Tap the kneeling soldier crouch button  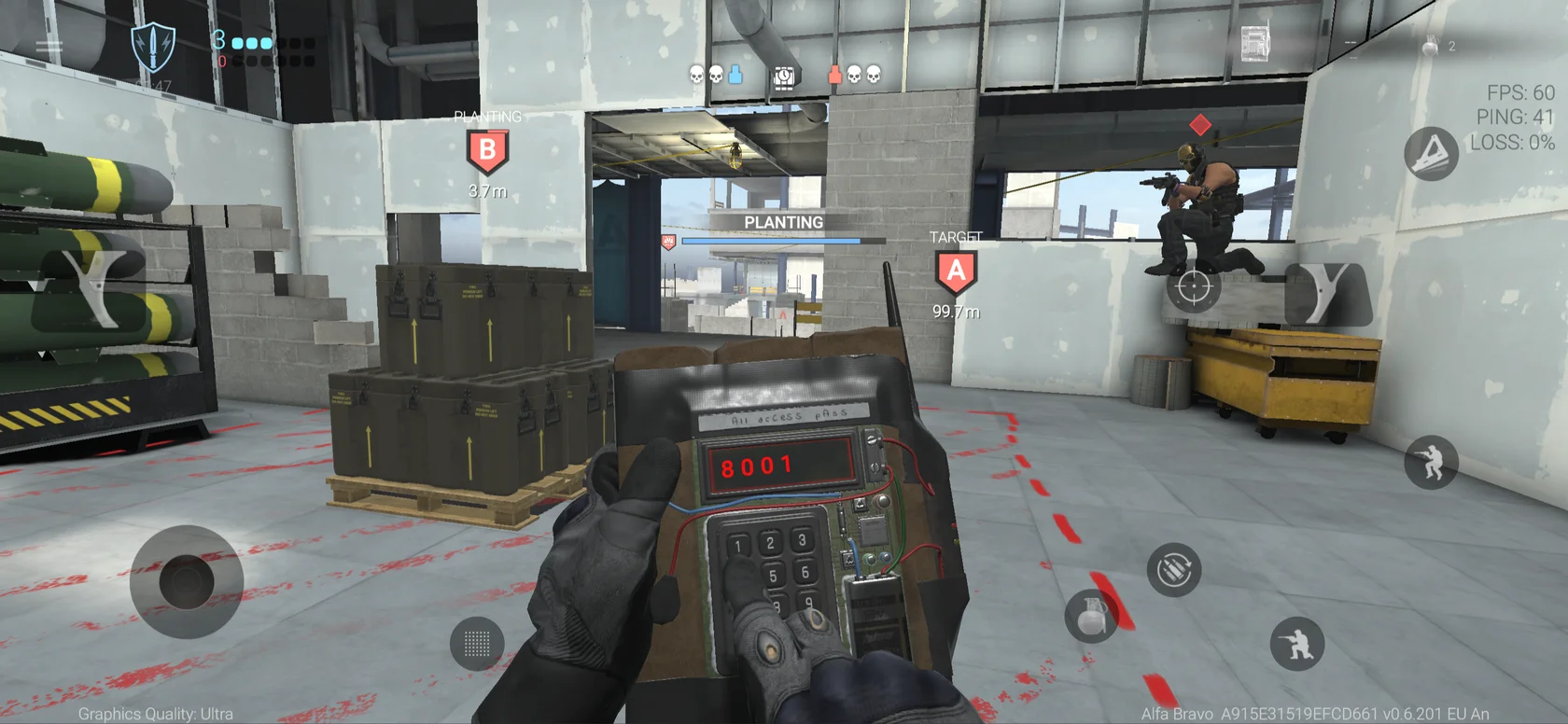[1297, 643]
